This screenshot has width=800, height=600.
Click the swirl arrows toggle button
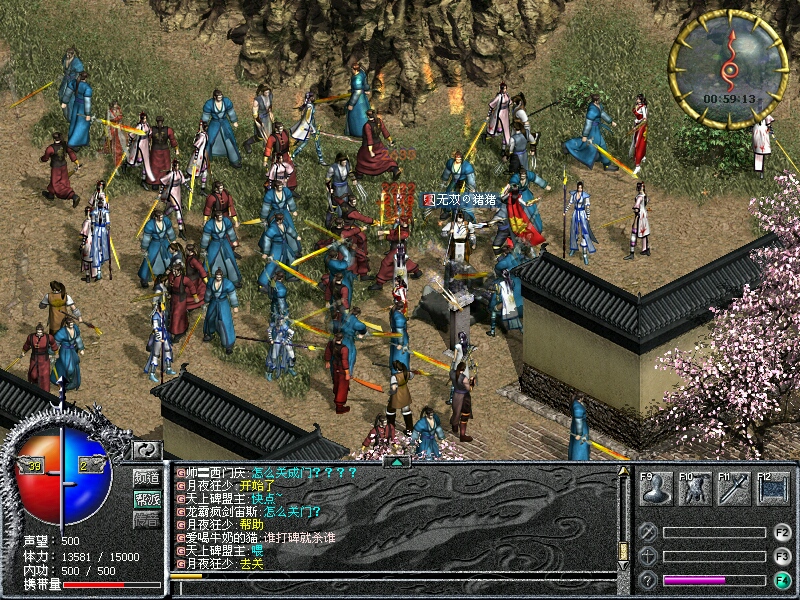tap(147, 450)
